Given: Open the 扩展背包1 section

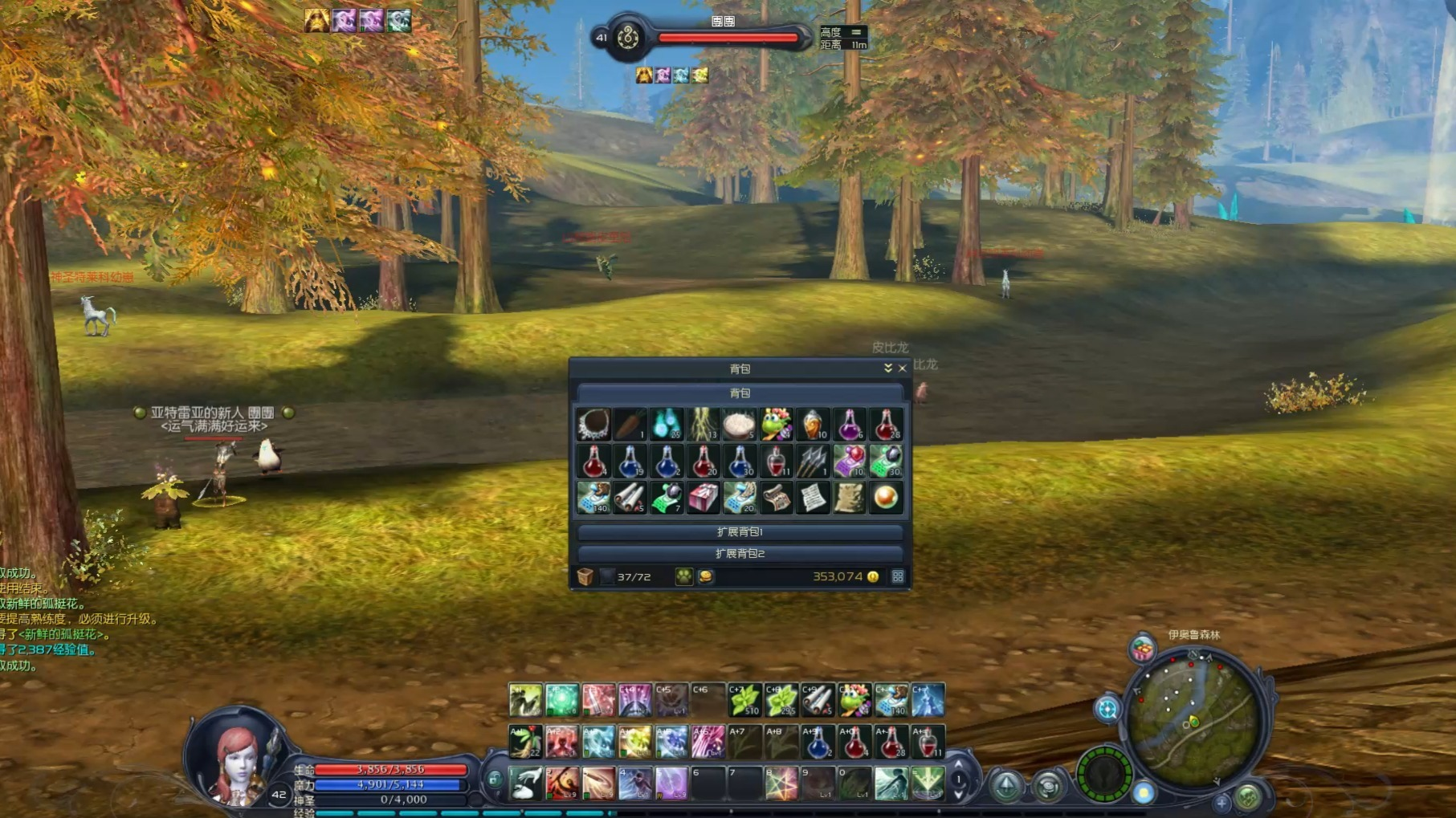Looking at the screenshot, I should click(740, 532).
